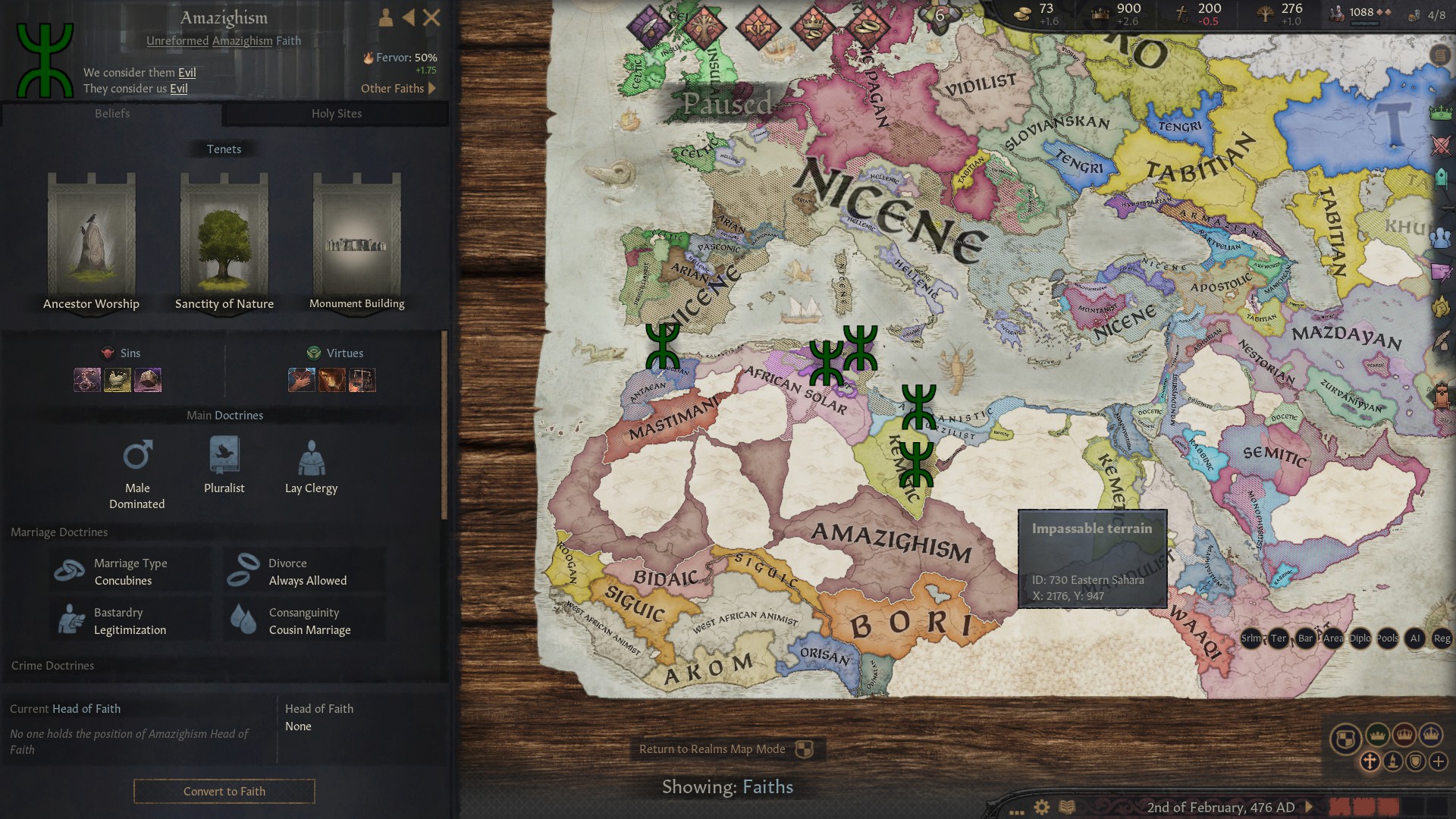
Task: Toggle the AI map overlay button
Action: [x=1416, y=638]
